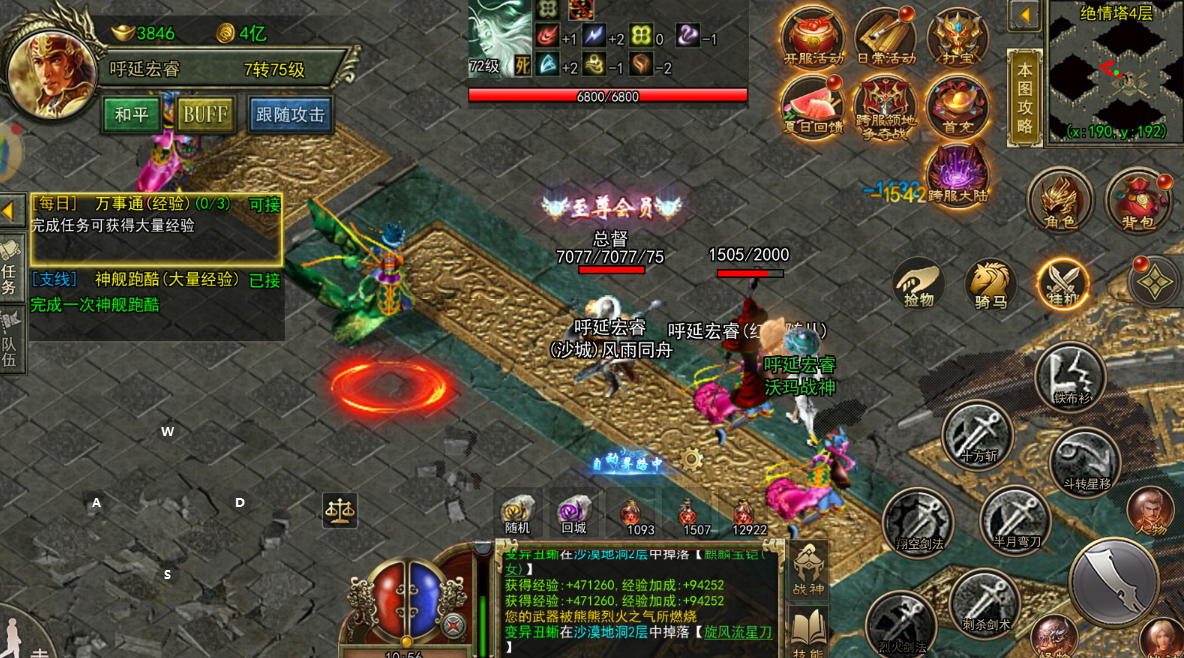Mount up with the 骑马 horse button
This screenshot has width=1184, height=658.
coord(990,284)
